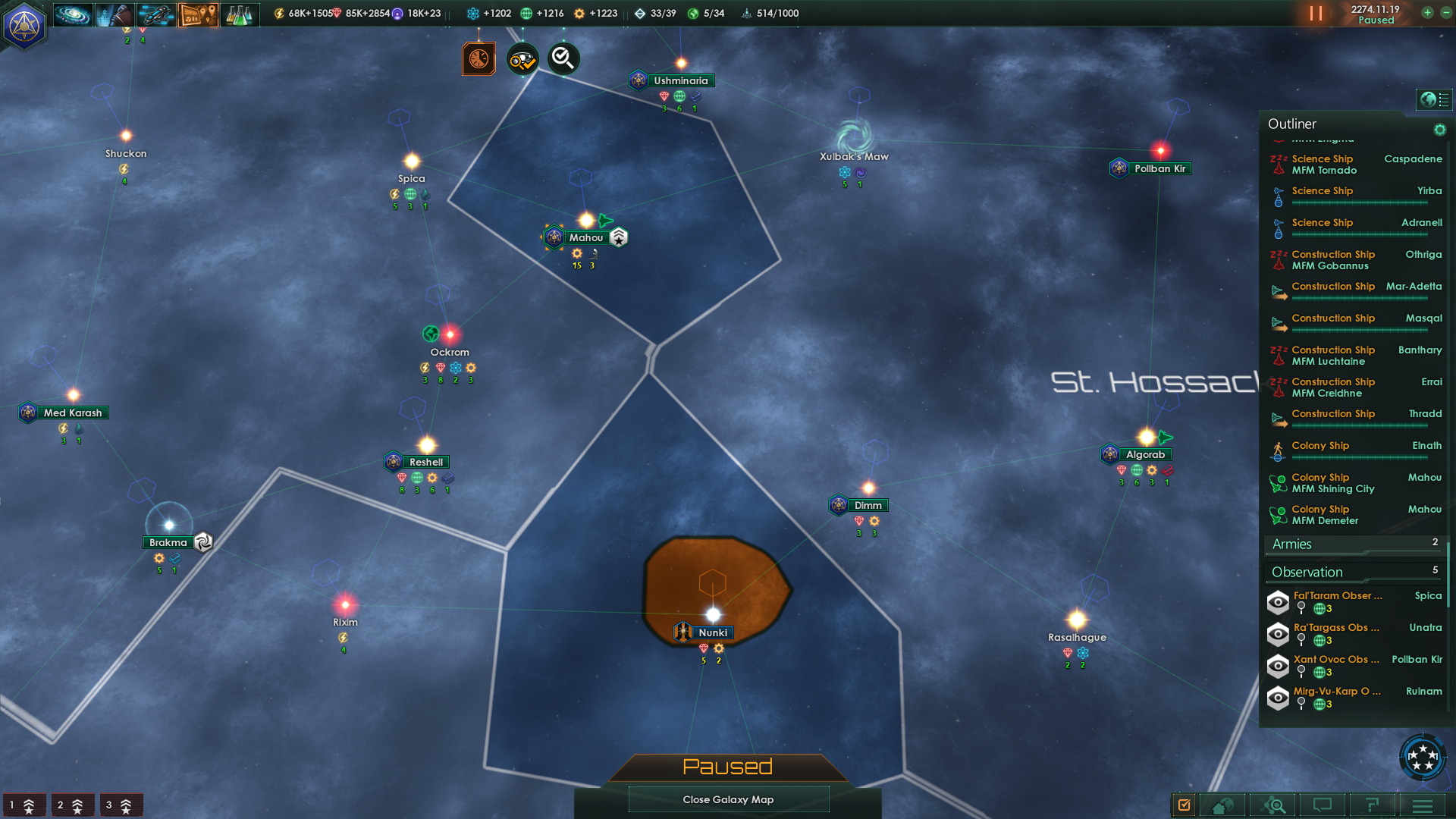Click the orange clock situation alert
The width and height of the screenshot is (1456, 819).
point(479,58)
